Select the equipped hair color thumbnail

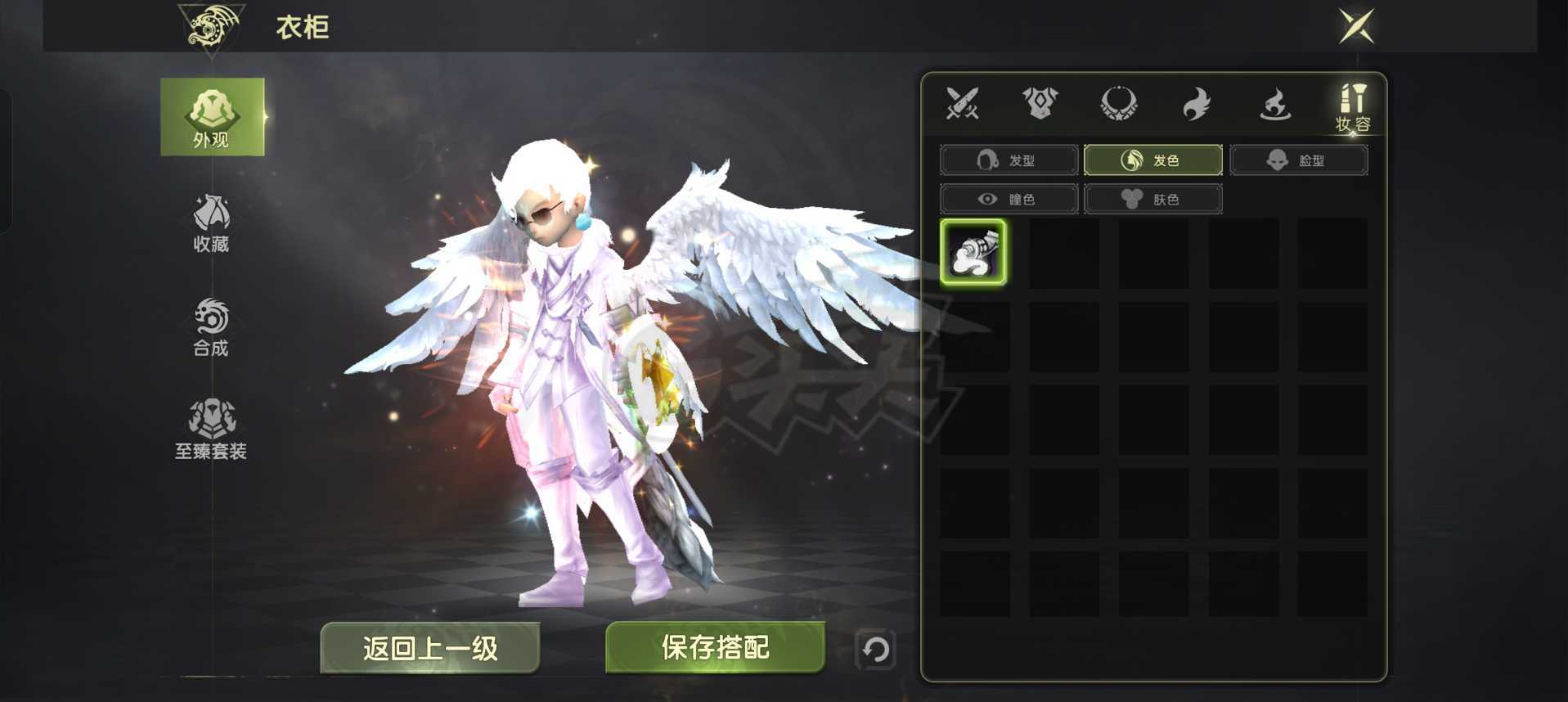coord(973,253)
